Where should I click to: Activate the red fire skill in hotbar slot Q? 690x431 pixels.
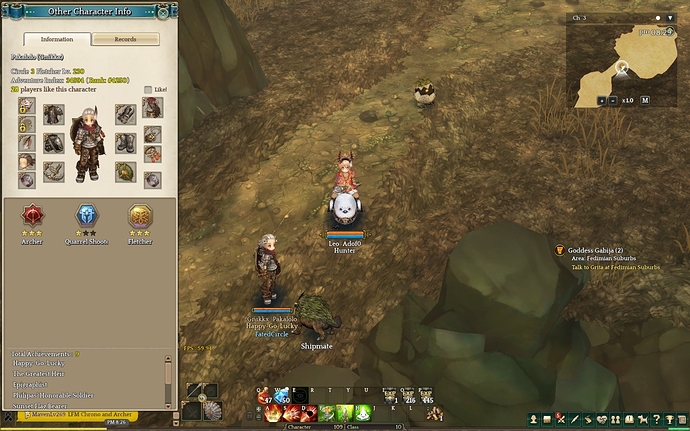265,396
